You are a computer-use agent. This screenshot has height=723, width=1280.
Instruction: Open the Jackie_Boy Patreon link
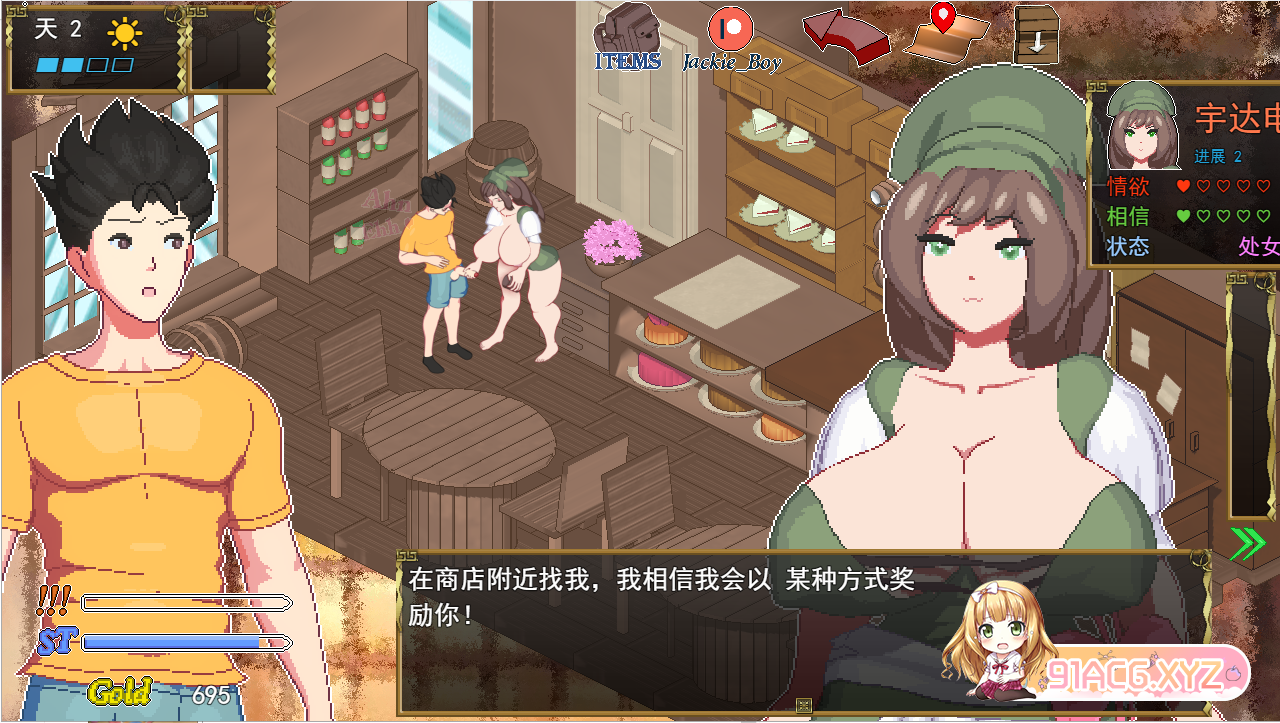731,36
